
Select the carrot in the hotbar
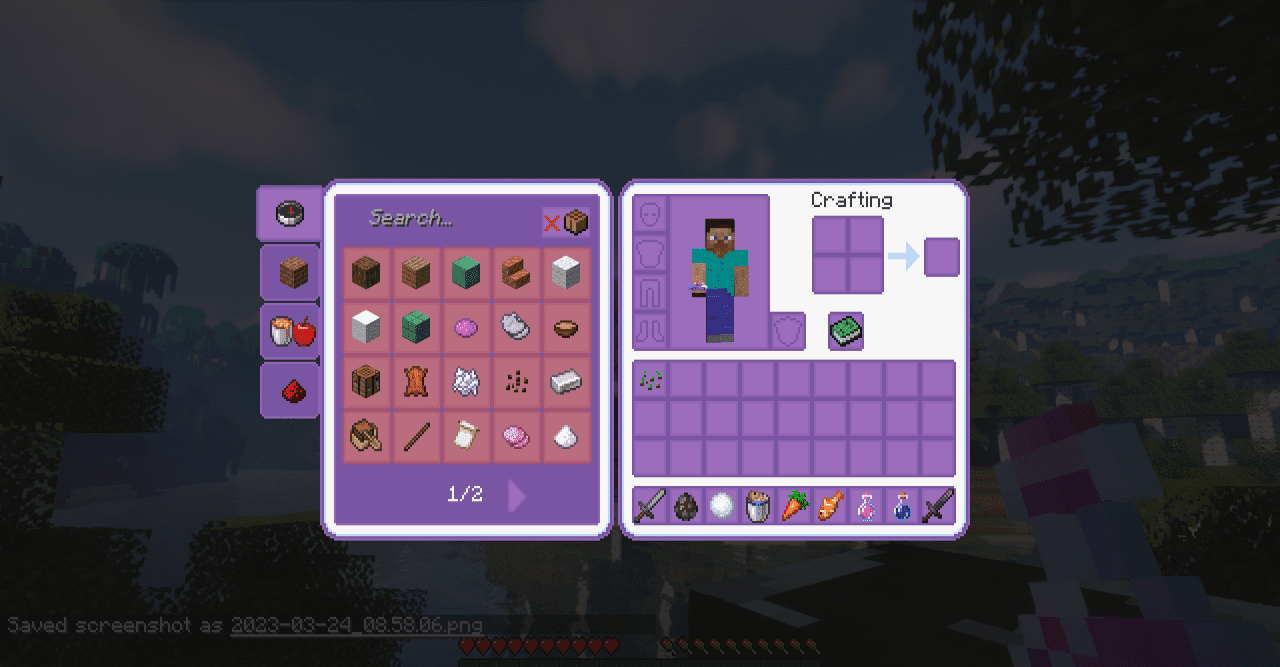[x=795, y=506]
